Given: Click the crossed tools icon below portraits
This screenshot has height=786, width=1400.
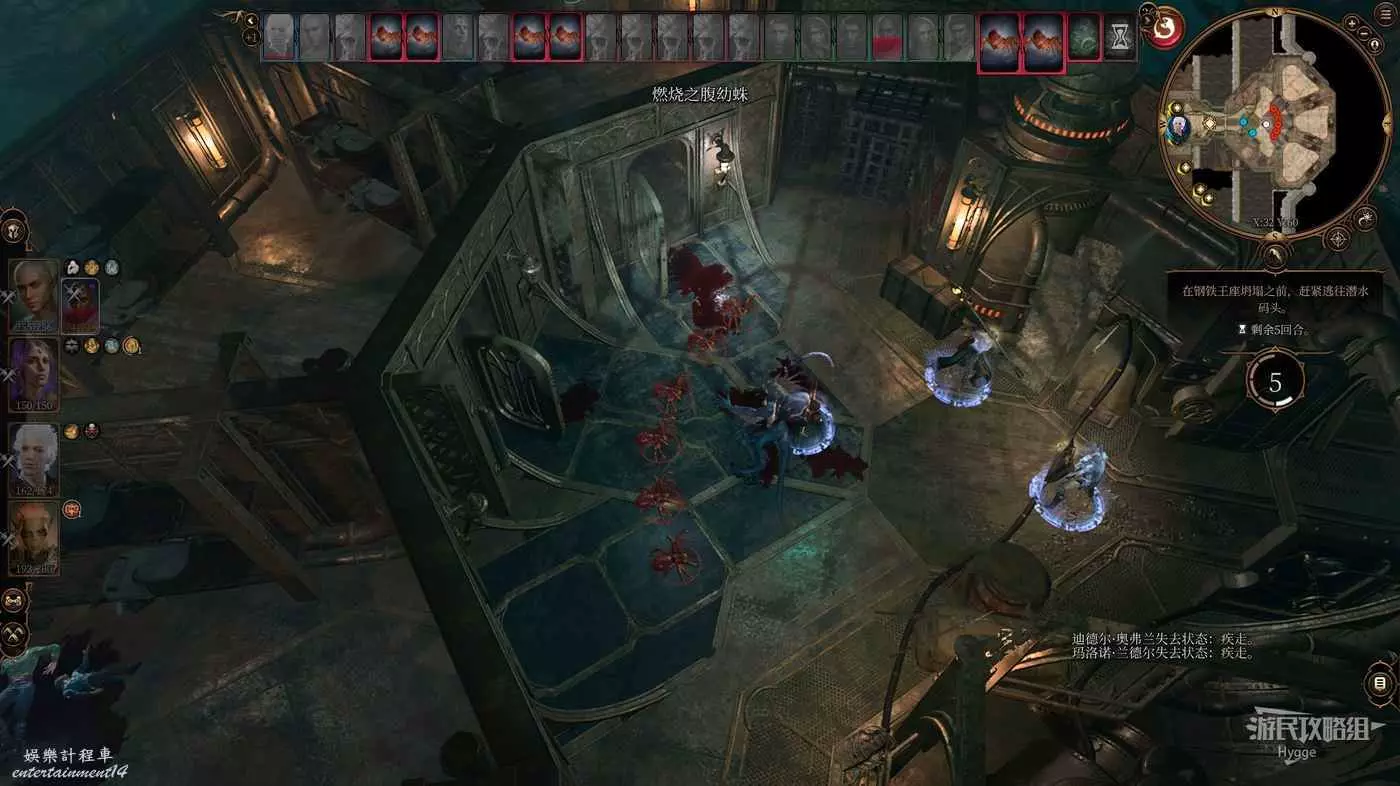Looking at the screenshot, I should click(x=13, y=633).
